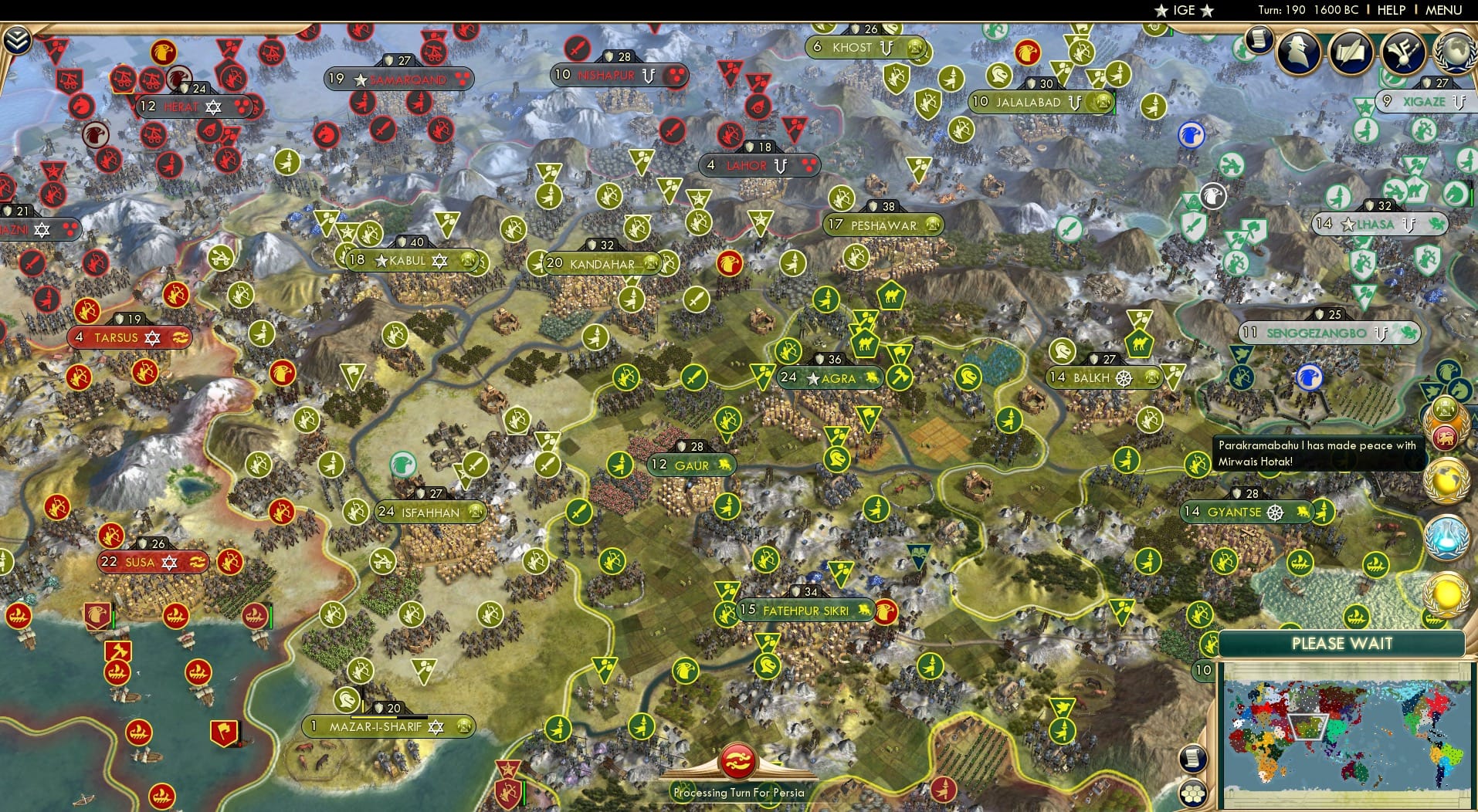Open the Espionage Overview spy icon
The image size is (1478, 812).
pyautogui.click(x=1298, y=52)
